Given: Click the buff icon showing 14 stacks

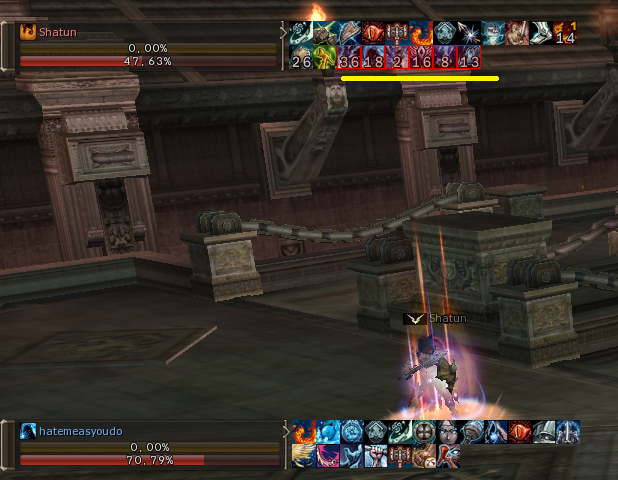Looking at the screenshot, I should click(x=566, y=33).
